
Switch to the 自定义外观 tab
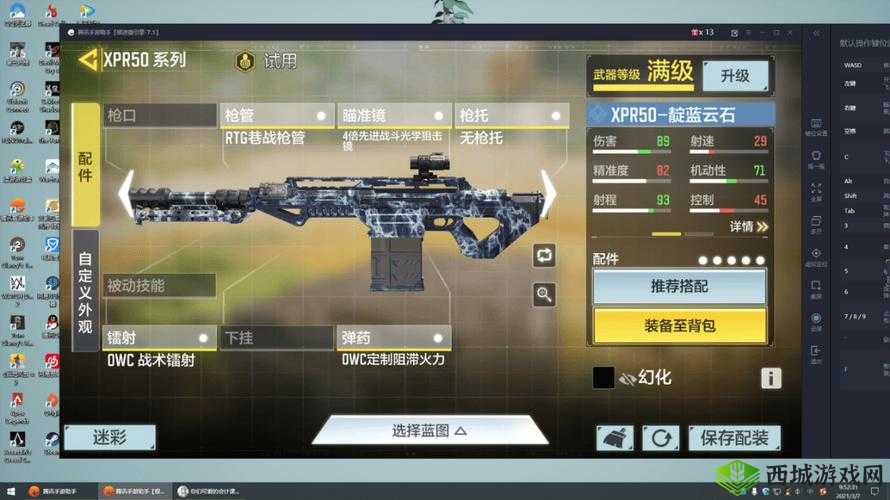[x=86, y=290]
